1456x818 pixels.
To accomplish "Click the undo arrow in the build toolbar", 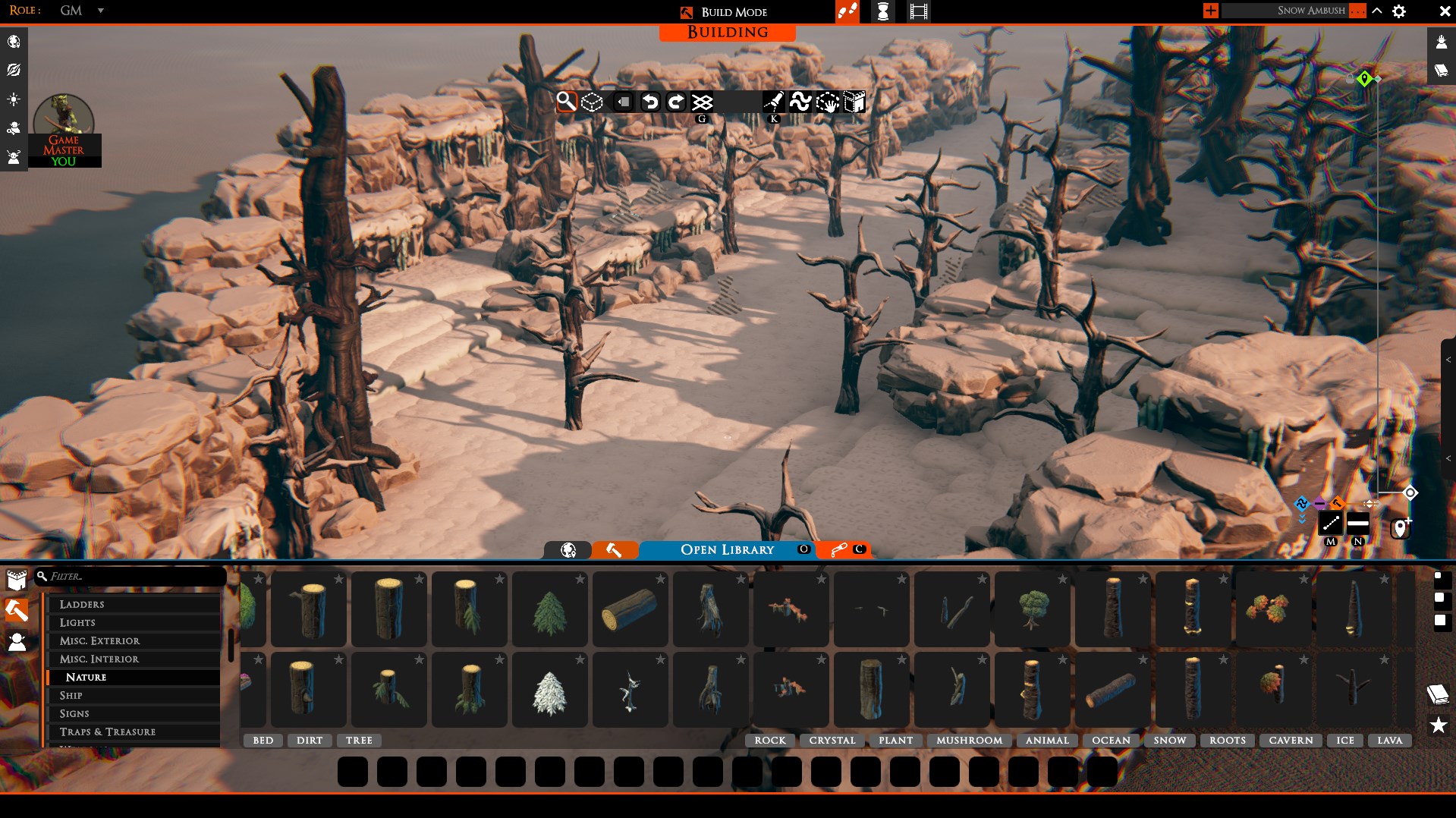I will click(650, 102).
